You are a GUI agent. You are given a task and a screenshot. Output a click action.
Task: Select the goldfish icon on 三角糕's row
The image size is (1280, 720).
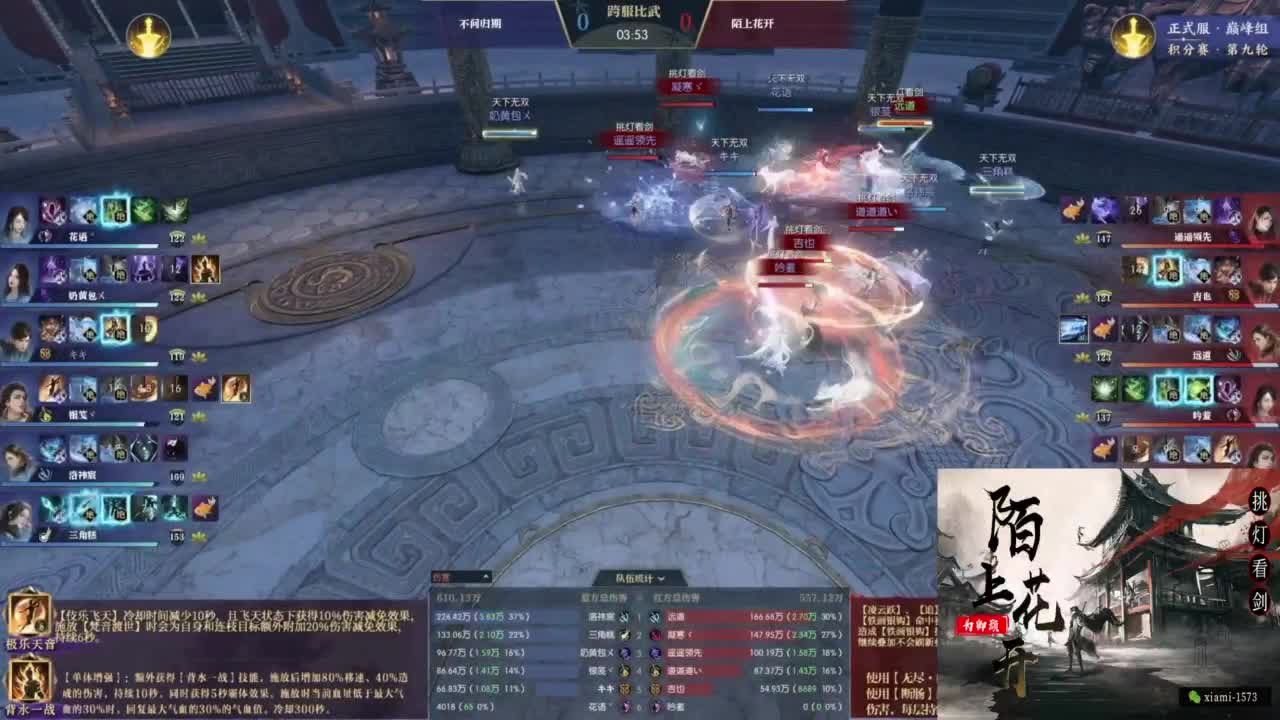pyautogui.click(x=206, y=506)
